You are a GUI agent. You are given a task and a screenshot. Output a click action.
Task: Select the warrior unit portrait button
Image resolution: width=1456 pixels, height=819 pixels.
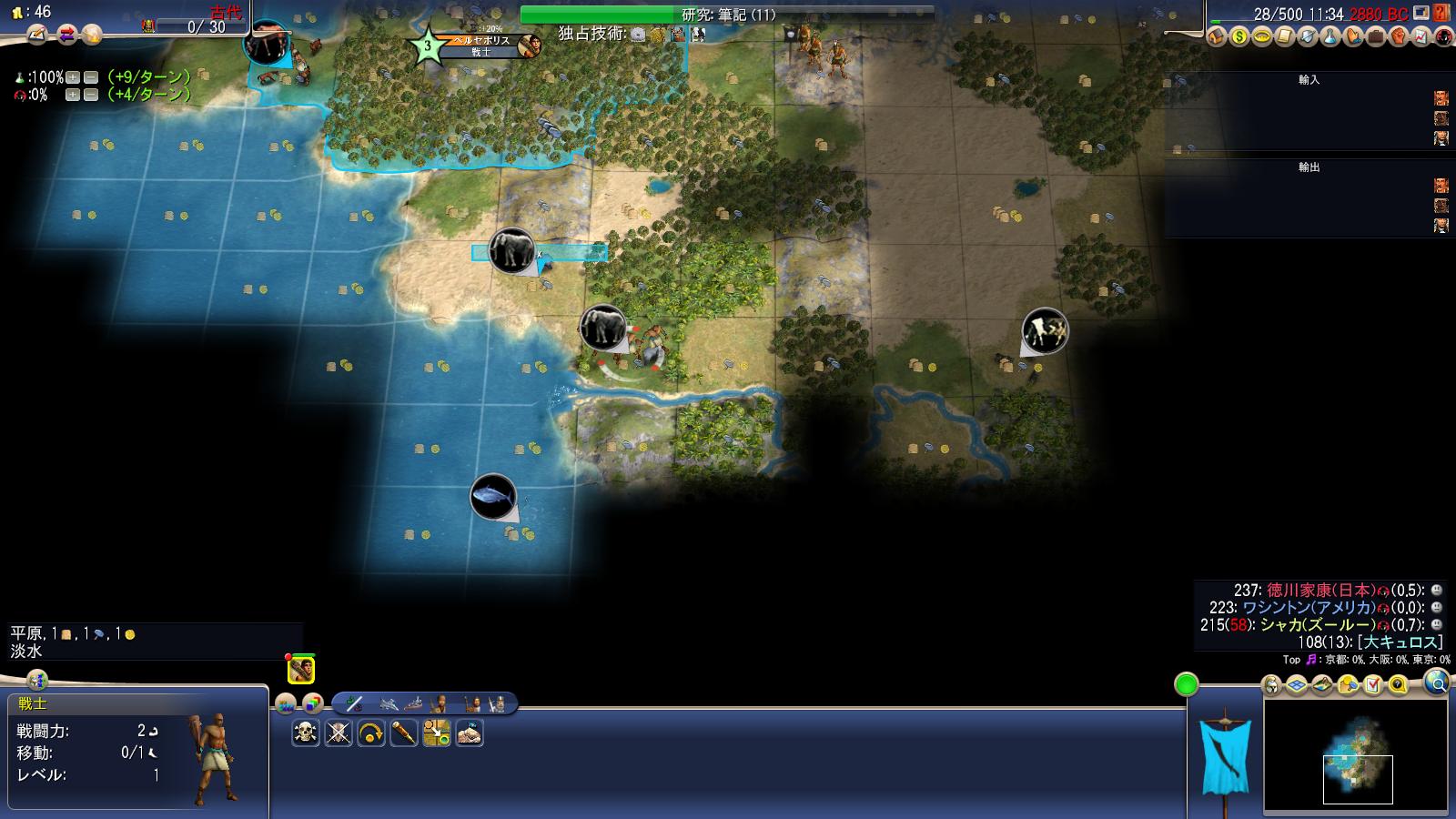pos(301,671)
